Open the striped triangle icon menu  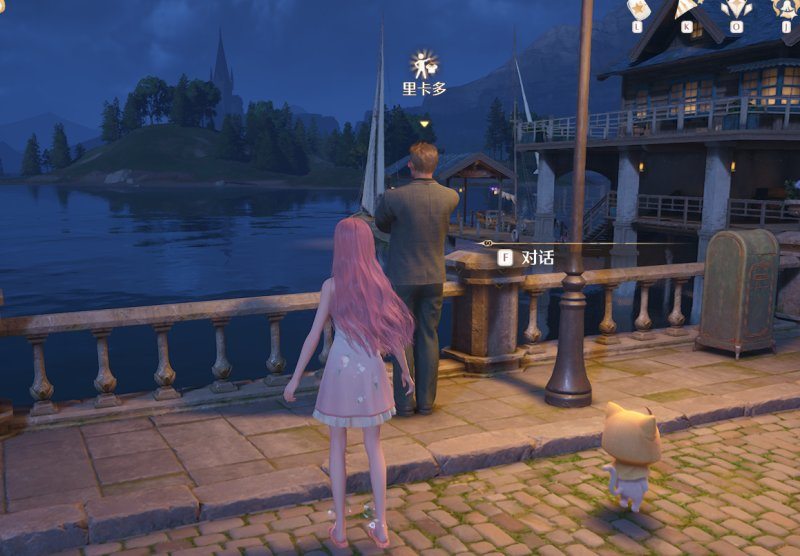pos(687,9)
